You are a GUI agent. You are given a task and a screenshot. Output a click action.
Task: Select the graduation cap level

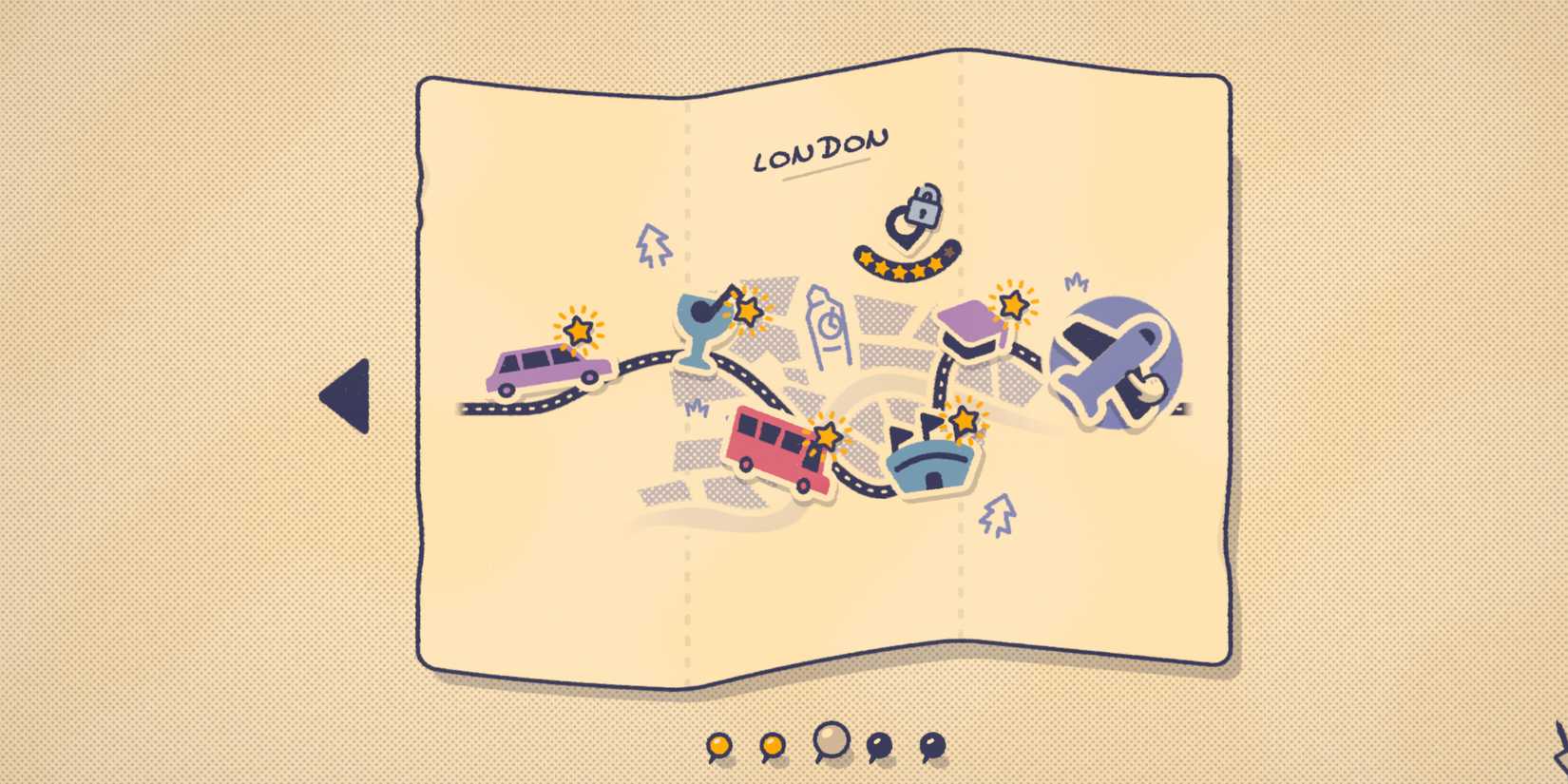point(969,328)
